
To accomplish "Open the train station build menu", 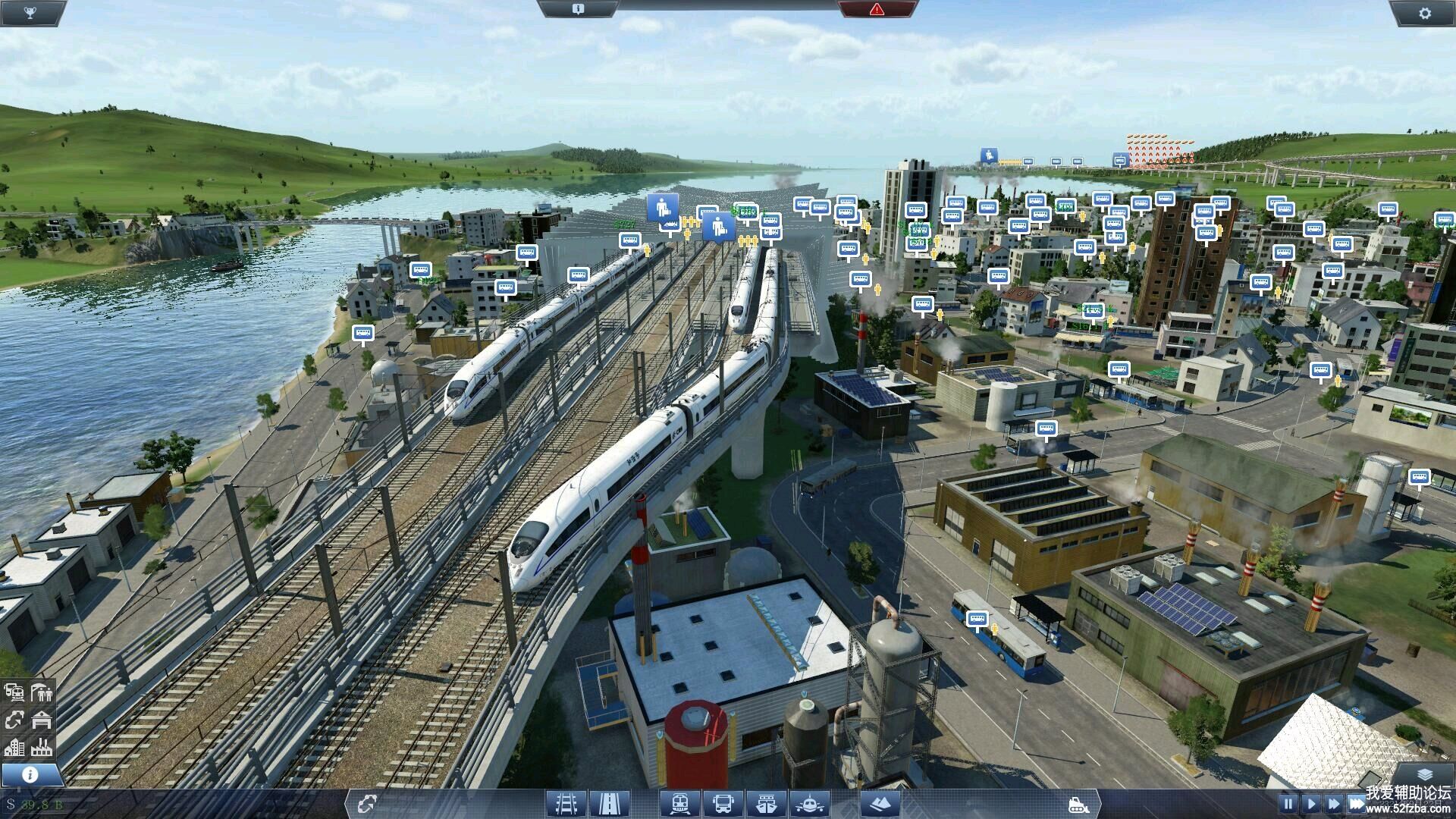I will (679, 804).
